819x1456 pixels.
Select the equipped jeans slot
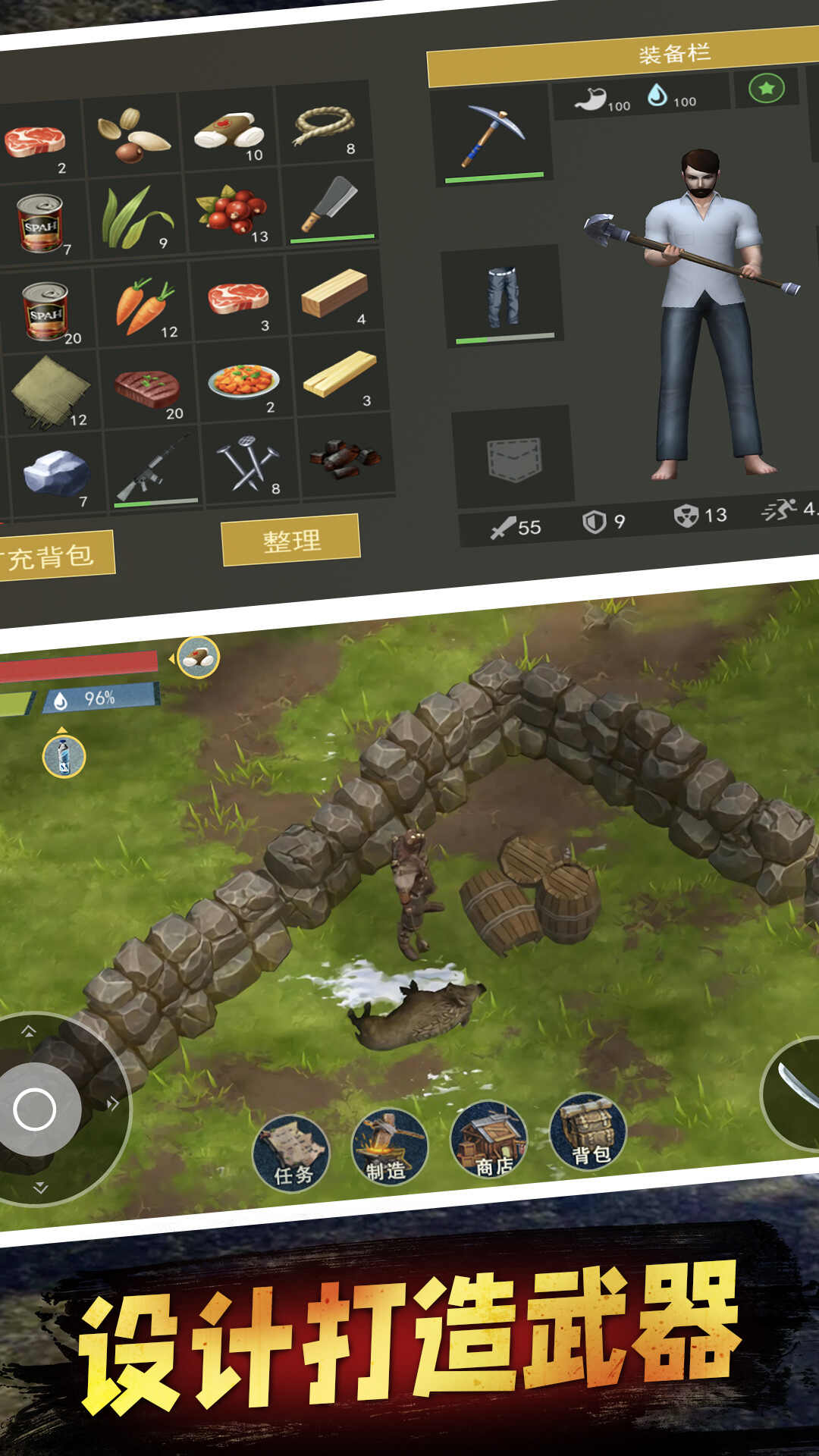501,297
